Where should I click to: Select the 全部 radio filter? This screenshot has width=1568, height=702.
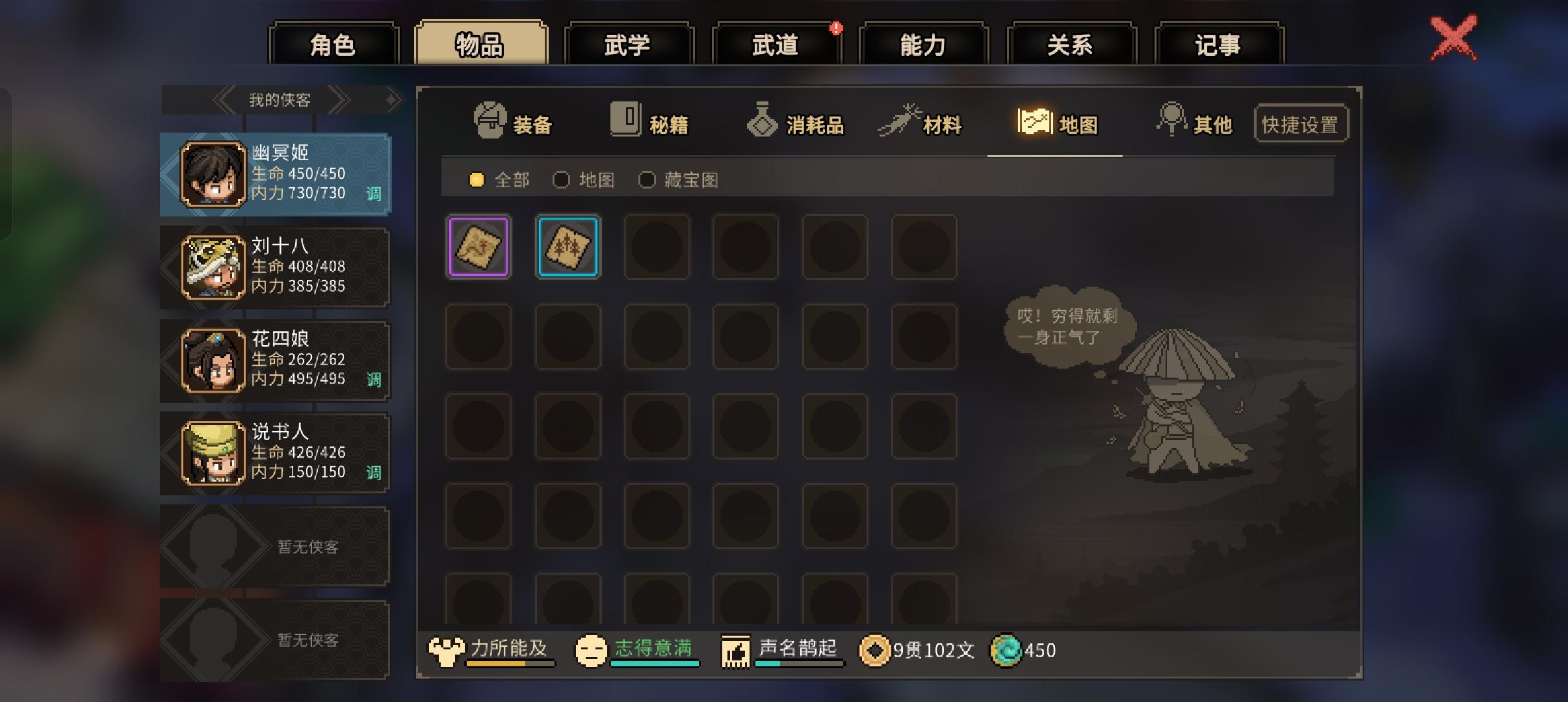[478, 179]
